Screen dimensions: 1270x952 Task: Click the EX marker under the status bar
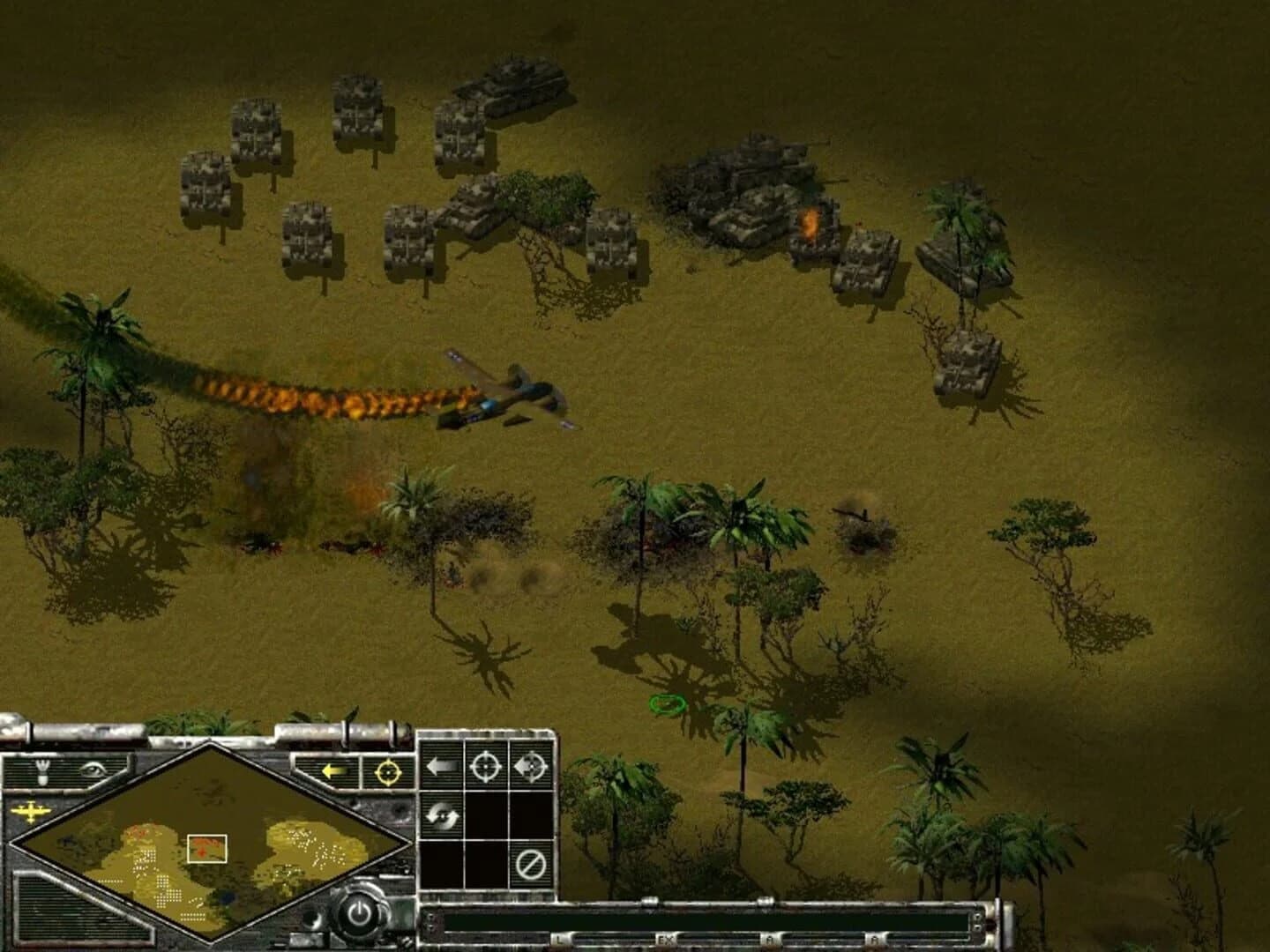[665, 938]
